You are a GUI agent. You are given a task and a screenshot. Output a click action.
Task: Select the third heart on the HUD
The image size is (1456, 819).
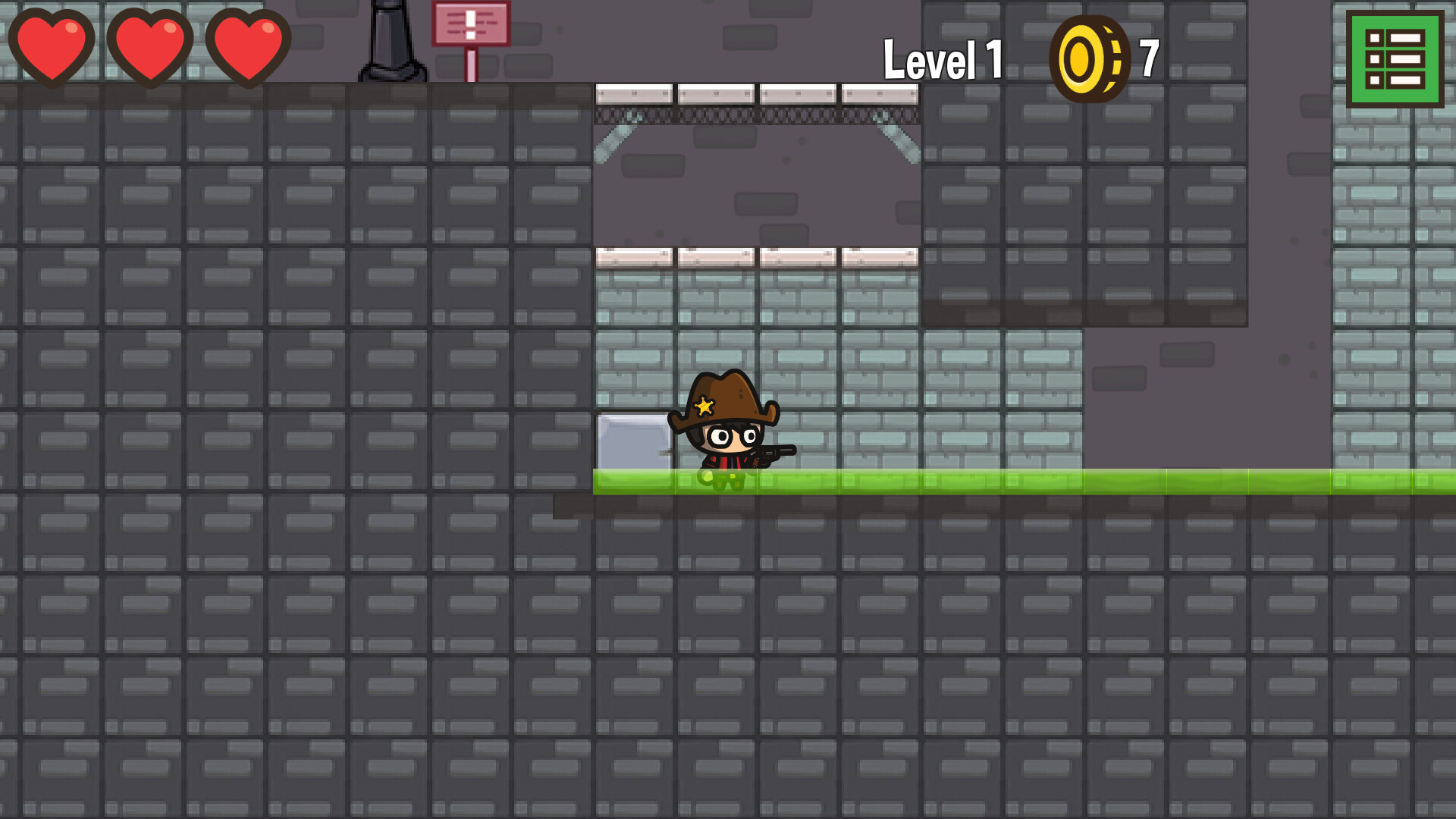(250, 47)
